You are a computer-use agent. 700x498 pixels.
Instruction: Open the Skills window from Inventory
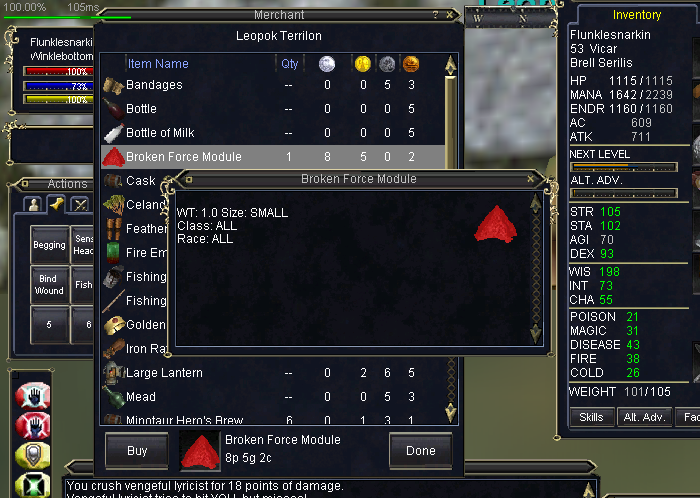point(591,416)
